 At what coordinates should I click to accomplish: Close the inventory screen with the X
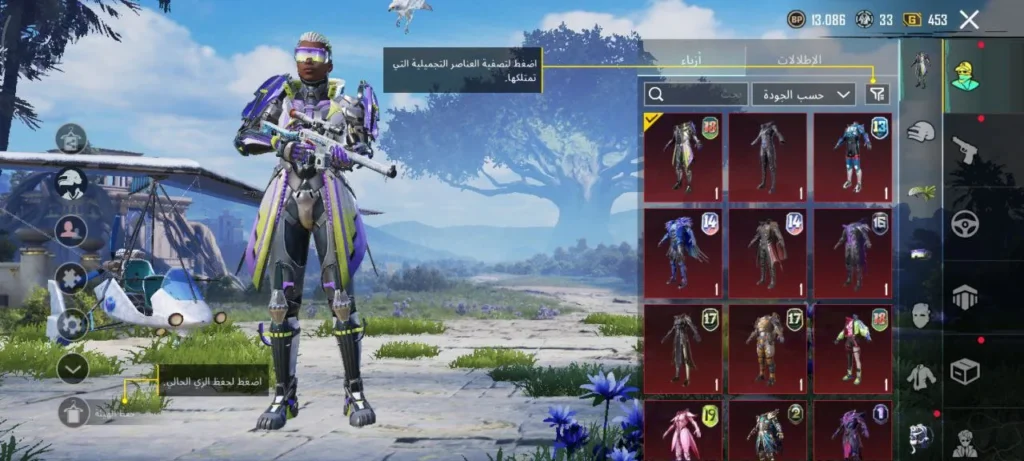pos(968,19)
